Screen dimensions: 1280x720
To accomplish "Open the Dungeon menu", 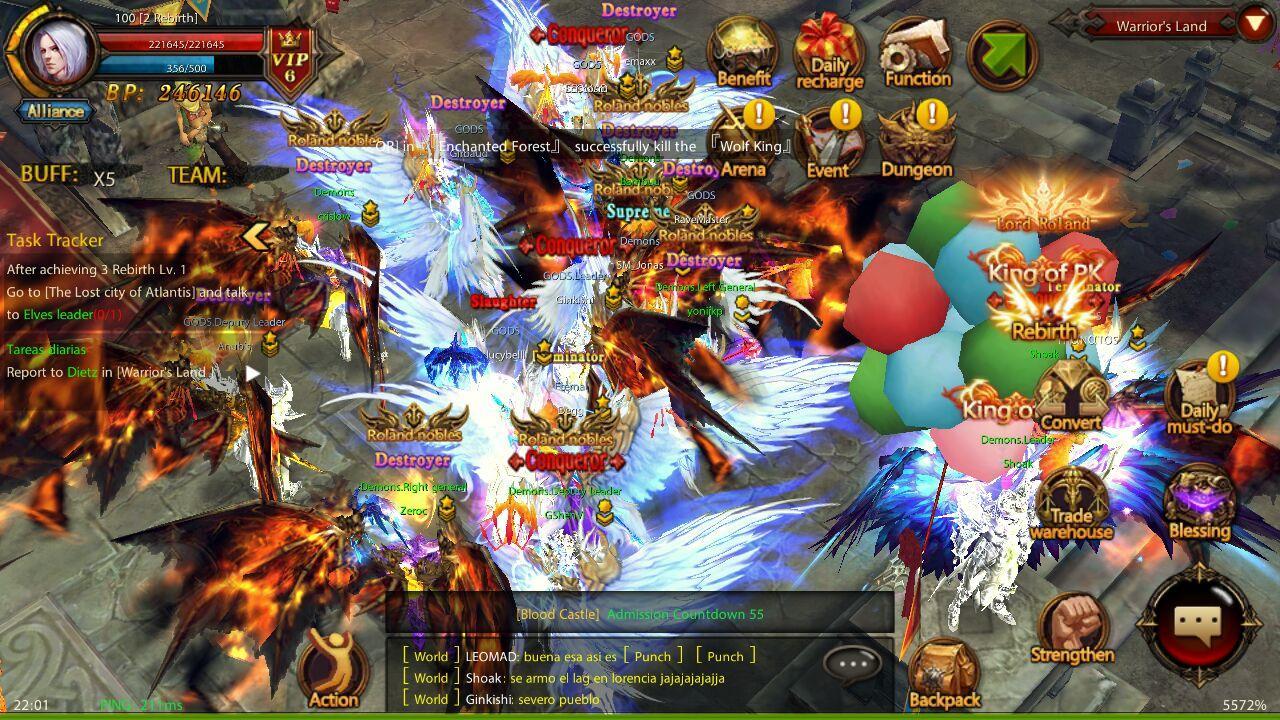I will (x=916, y=143).
